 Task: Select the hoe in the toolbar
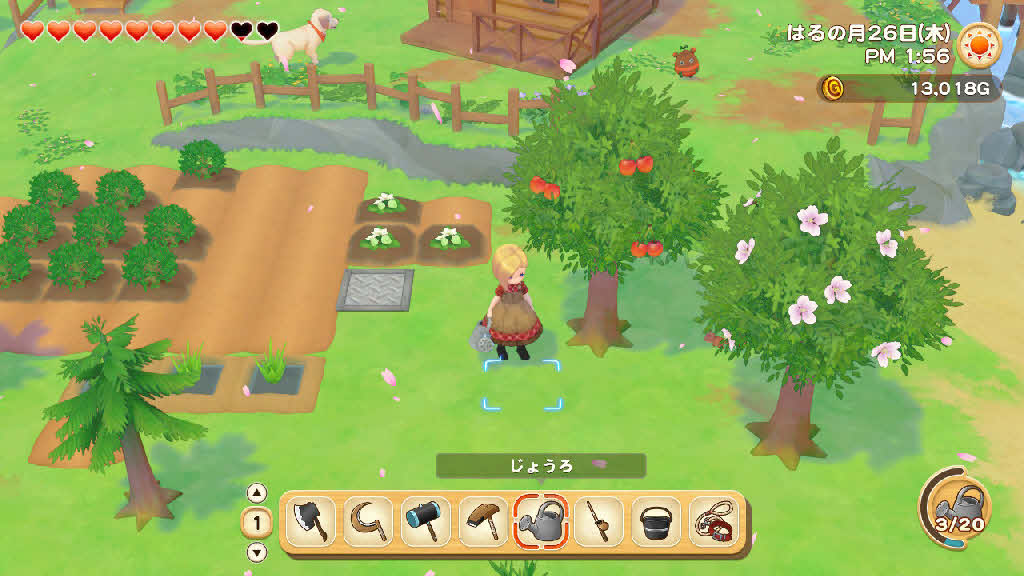pyautogui.click(x=483, y=521)
